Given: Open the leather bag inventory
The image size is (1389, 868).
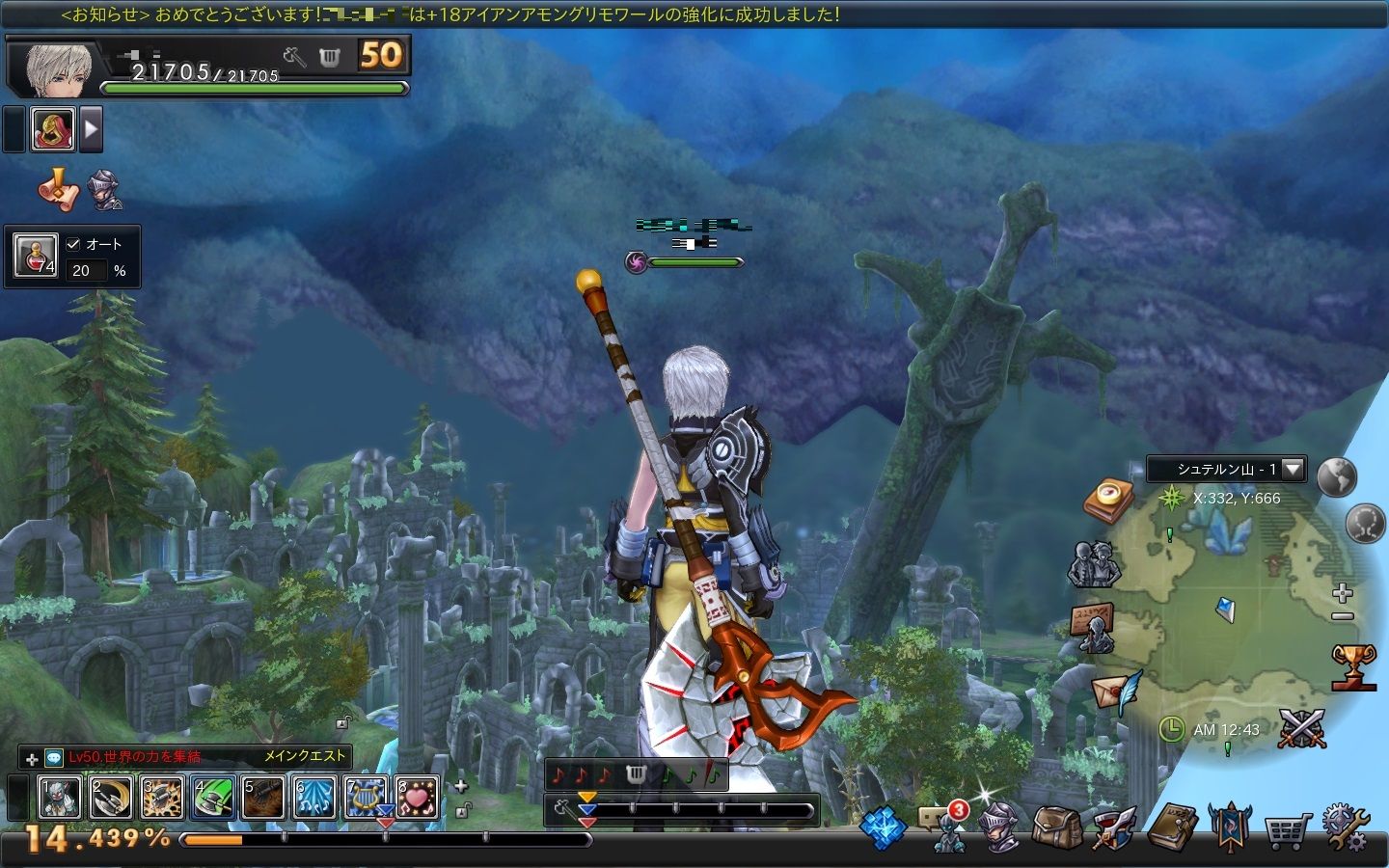Looking at the screenshot, I should pos(1056,827).
